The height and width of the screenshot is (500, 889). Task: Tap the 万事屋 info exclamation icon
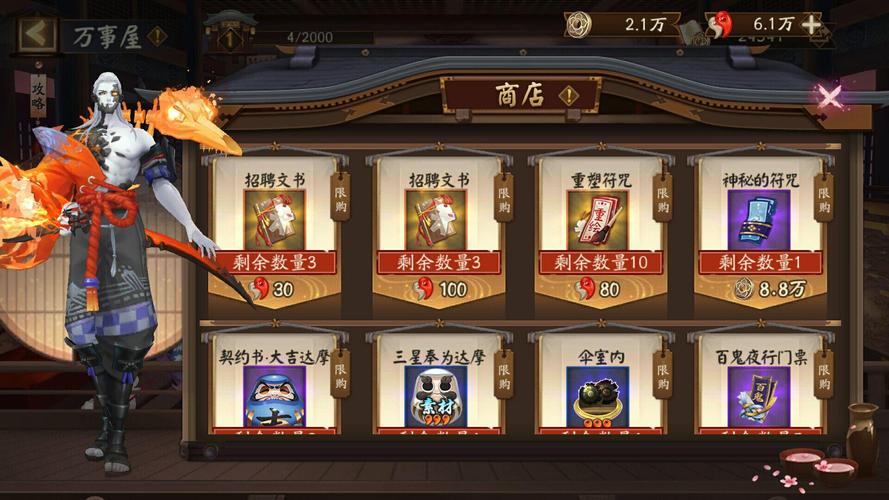(x=157, y=37)
